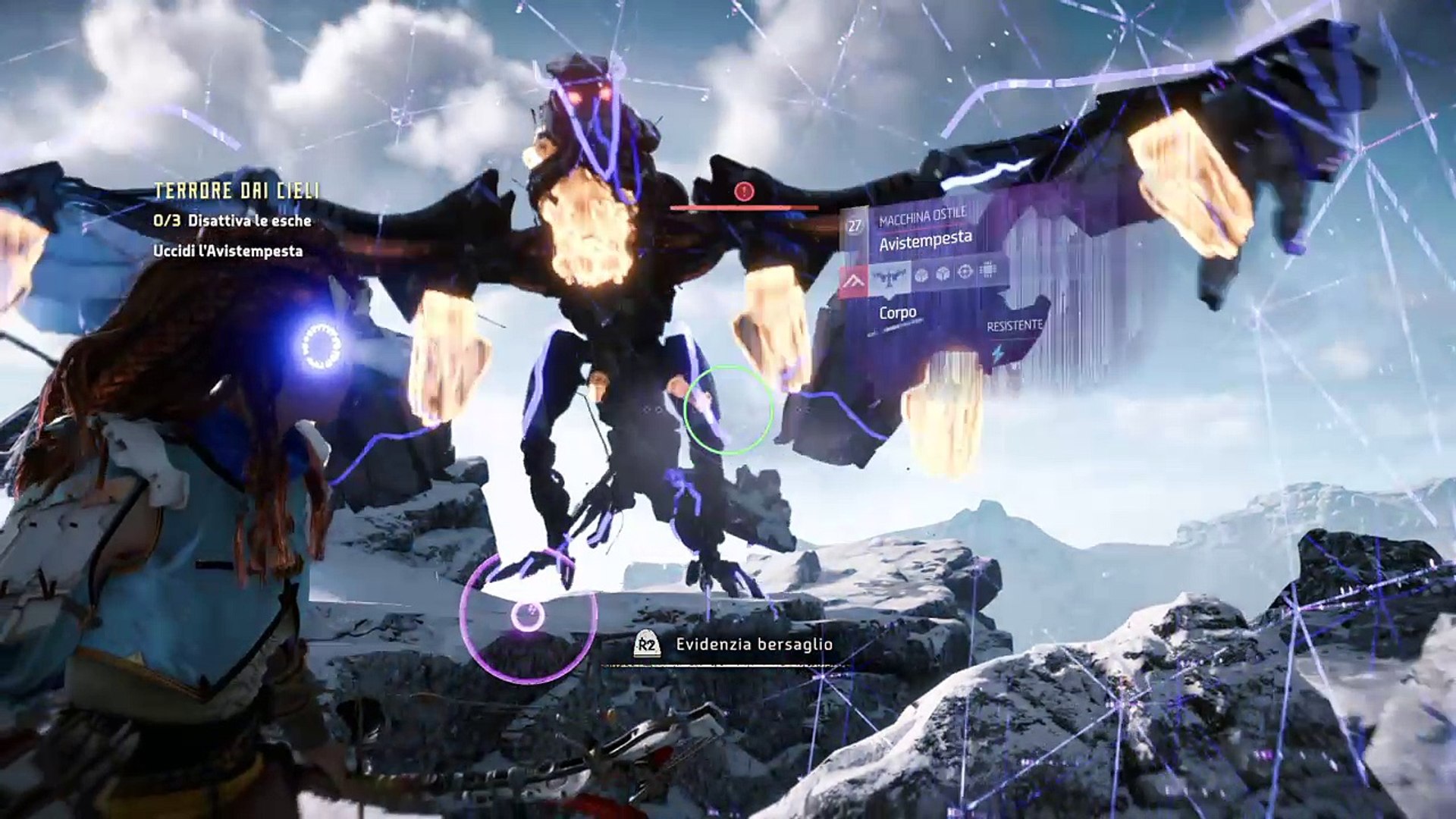Screen dimensions: 1456x819
Task: Open the cube container component icon
Action: tap(943, 274)
